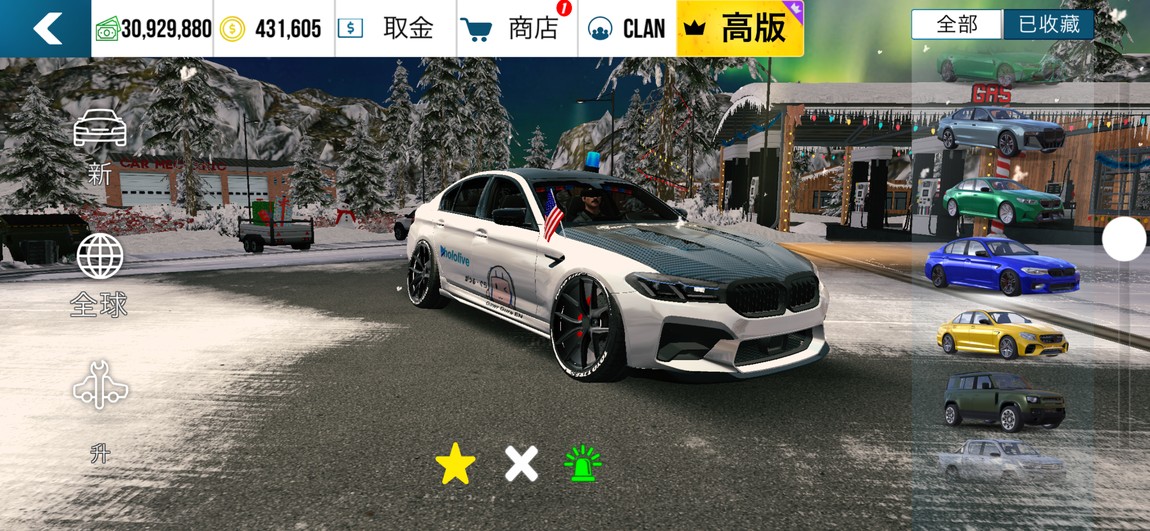Click the white X icon
This screenshot has height=531, width=1150.
click(521, 464)
